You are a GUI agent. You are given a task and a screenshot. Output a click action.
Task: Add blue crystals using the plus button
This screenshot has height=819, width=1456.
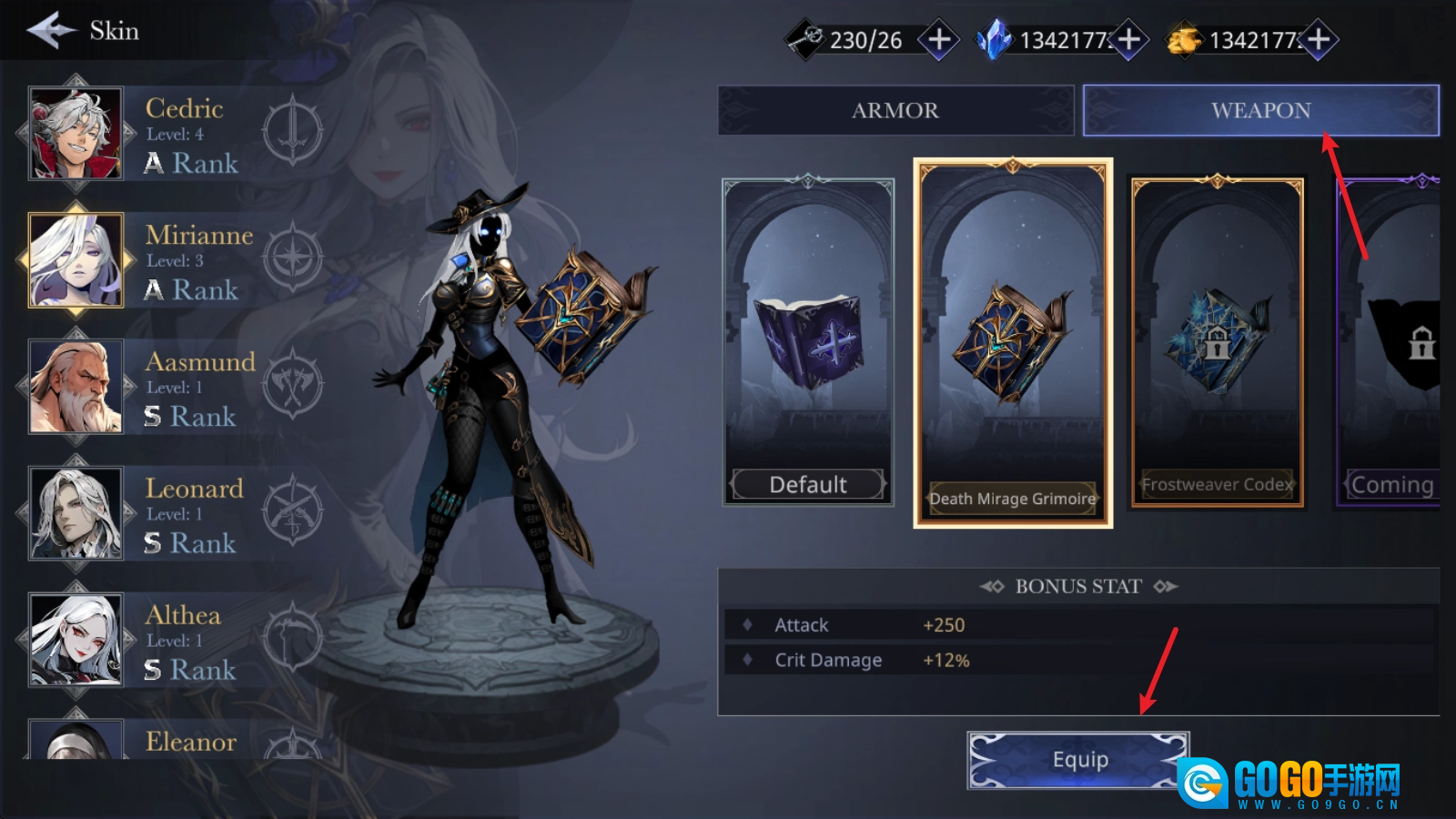pos(1129,40)
